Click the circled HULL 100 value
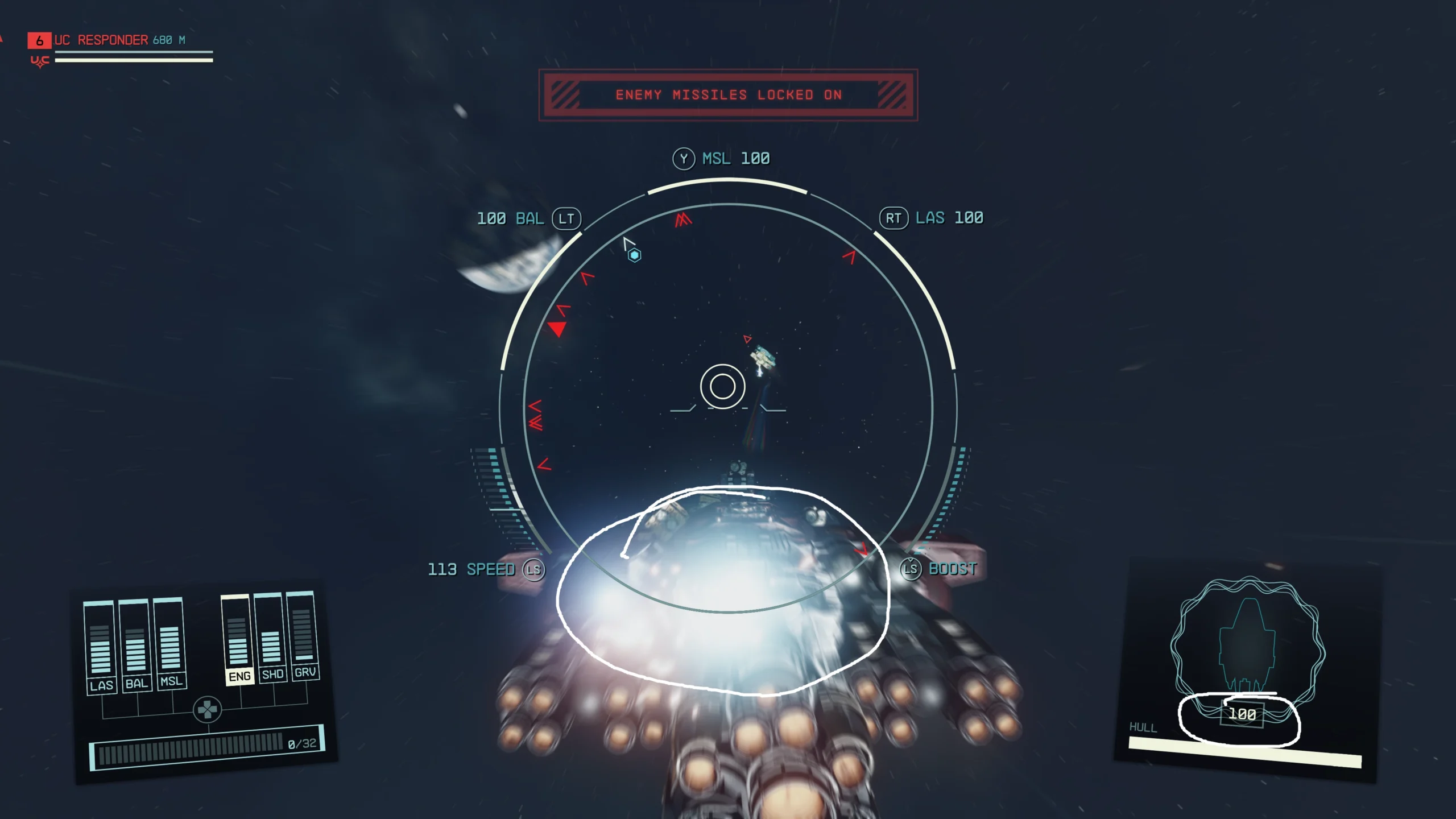The image size is (1456, 819). [1243, 713]
